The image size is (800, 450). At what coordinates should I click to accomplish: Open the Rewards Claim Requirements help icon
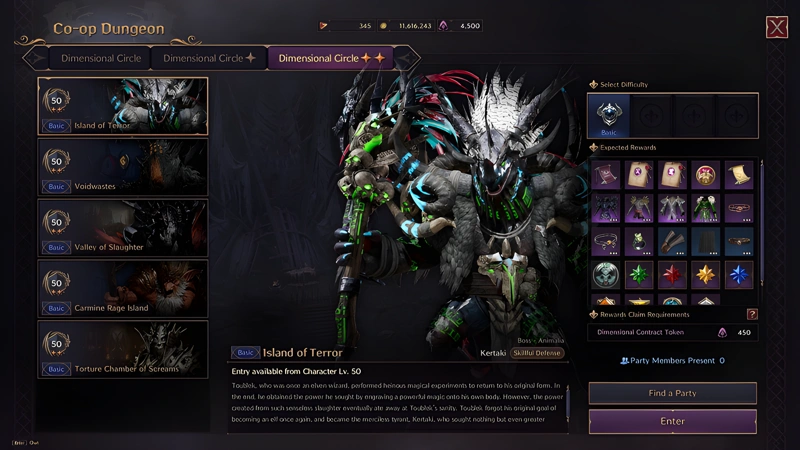click(x=752, y=314)
